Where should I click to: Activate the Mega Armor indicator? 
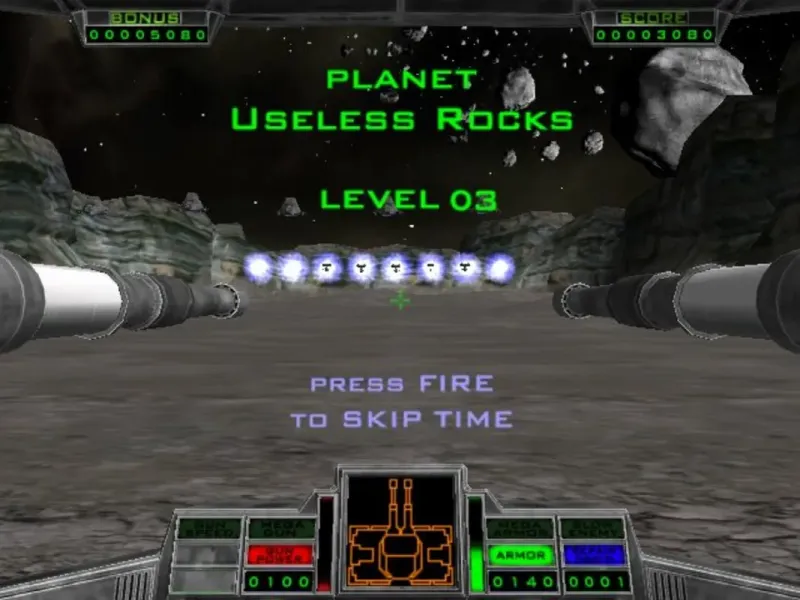tap(520, 530)
